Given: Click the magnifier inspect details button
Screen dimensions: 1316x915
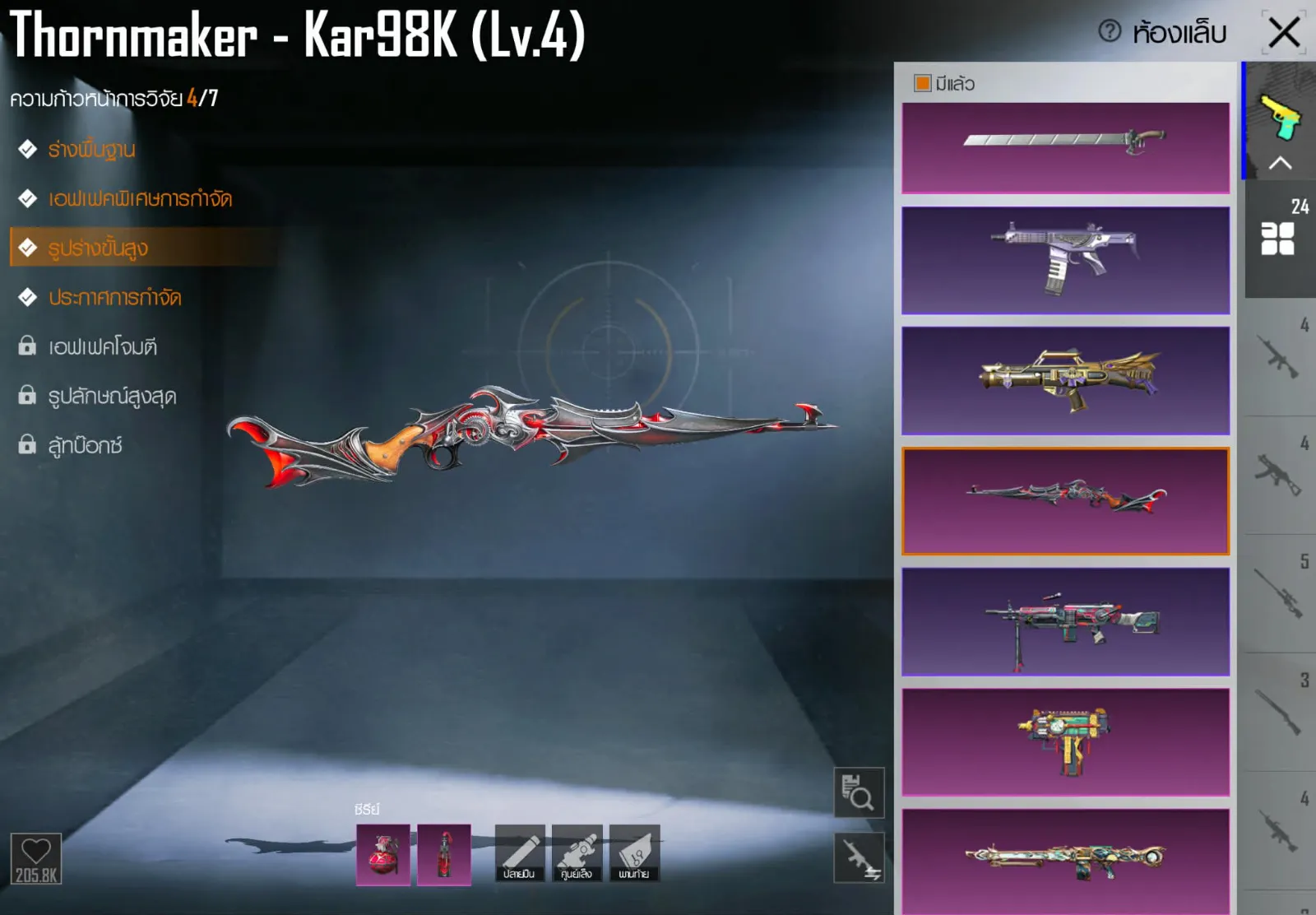Looking at the screenshot, I should pyautogui.click(x=859, y=792).
